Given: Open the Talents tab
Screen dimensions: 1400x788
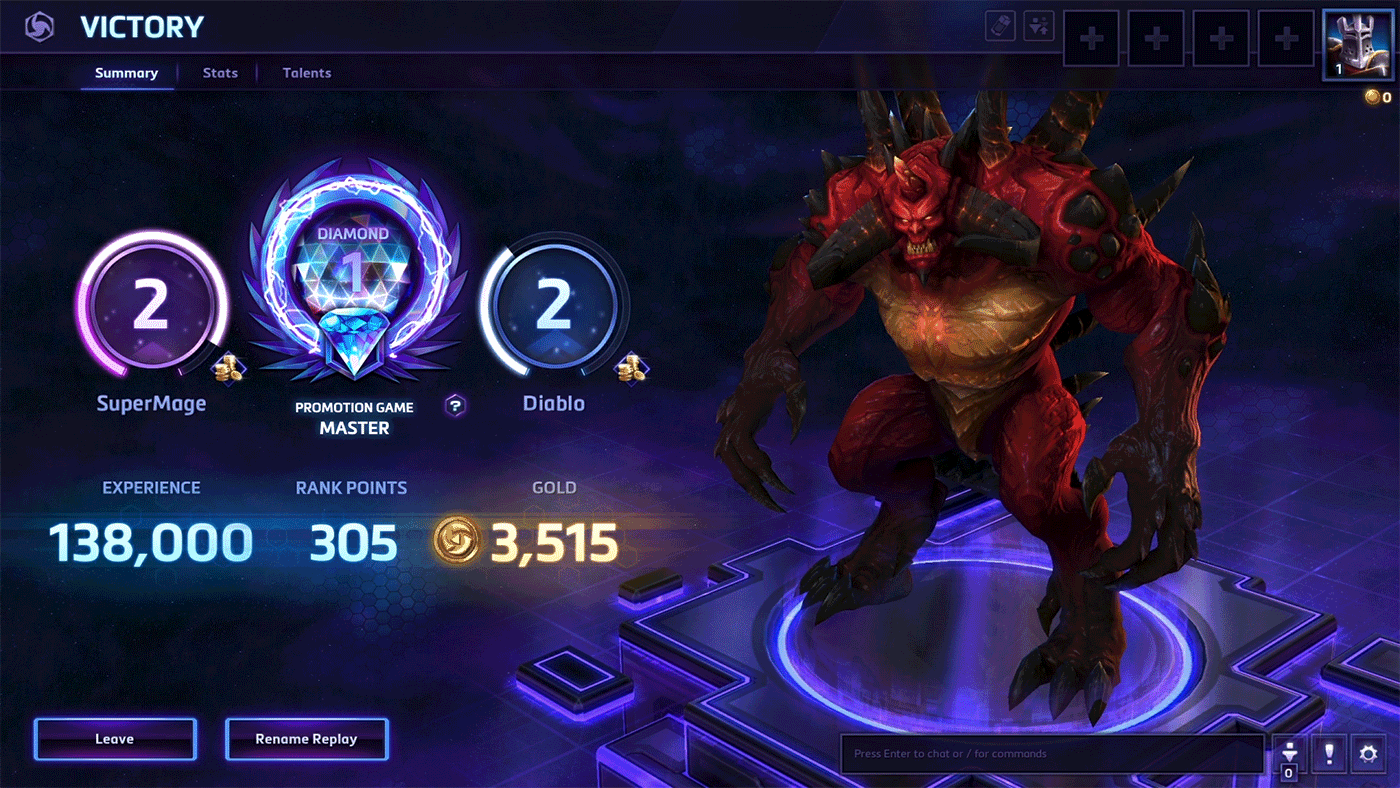Looking at the screenshot, I should [x=306, y=73].
